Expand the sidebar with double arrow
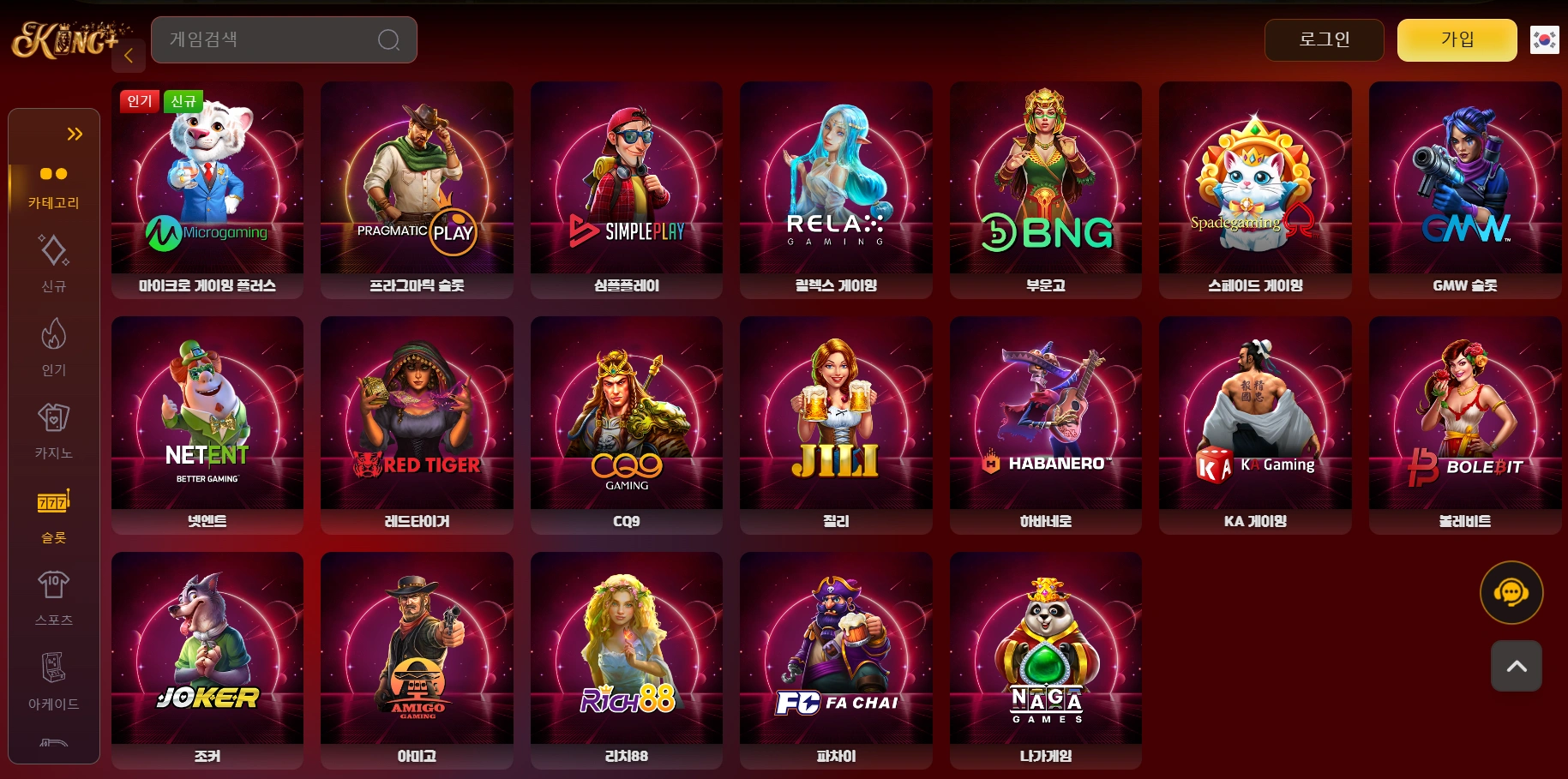Screen dimensions: 1568x779 75,134
